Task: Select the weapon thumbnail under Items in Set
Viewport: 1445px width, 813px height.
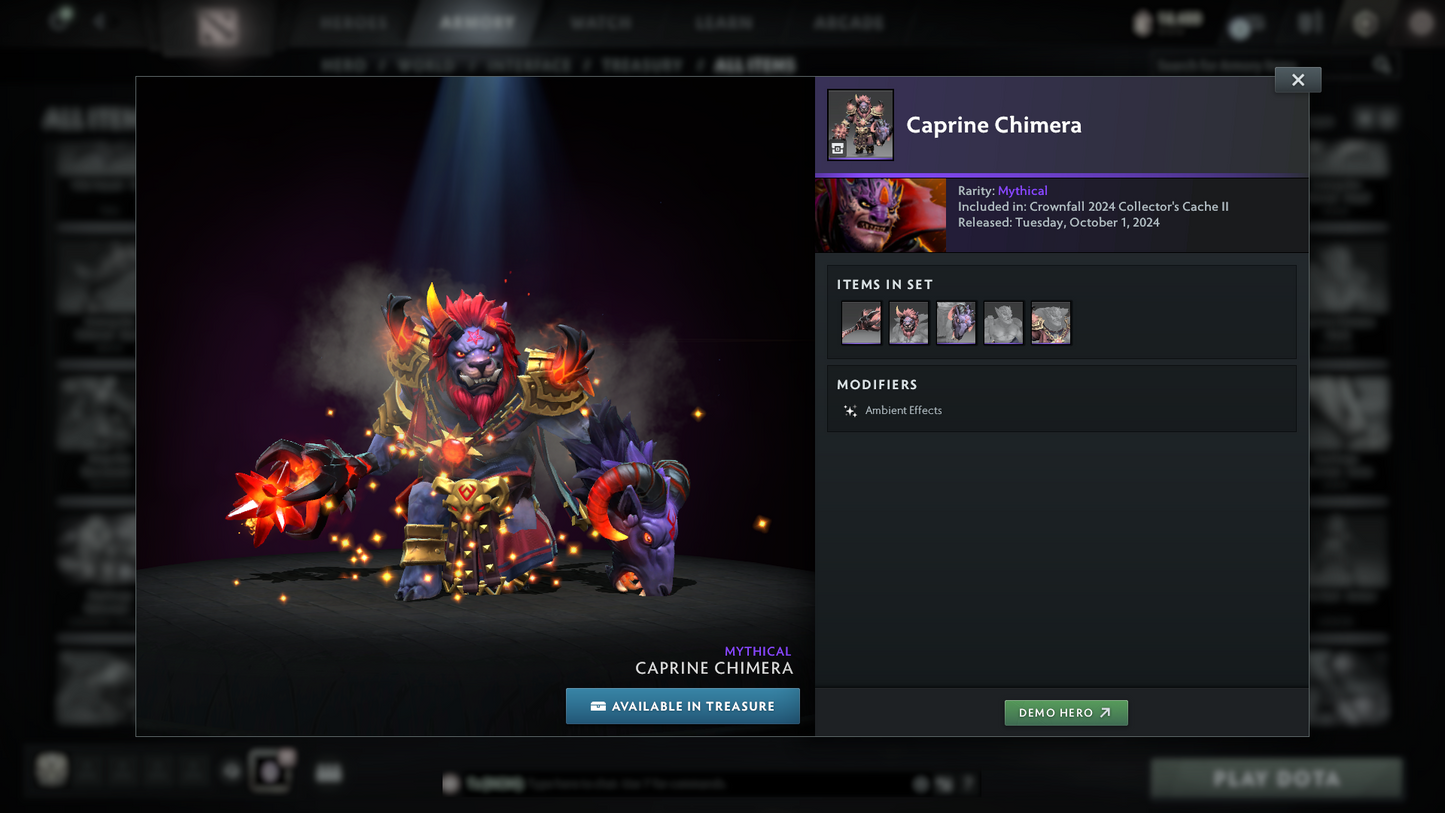Action: point(860,323)
